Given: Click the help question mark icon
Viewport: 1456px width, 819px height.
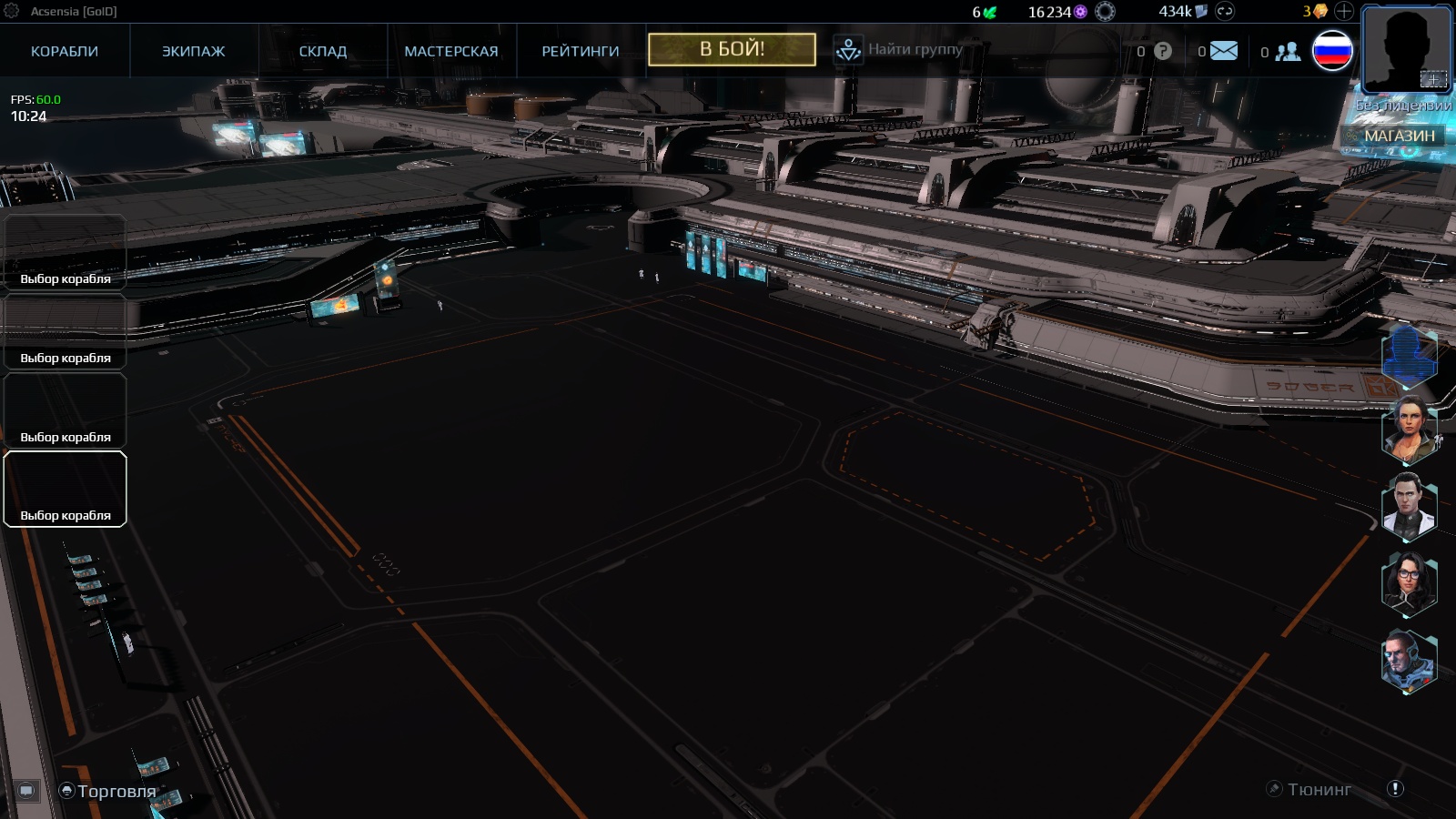Looking at the screenshot, I should [x=1163, y=51].
